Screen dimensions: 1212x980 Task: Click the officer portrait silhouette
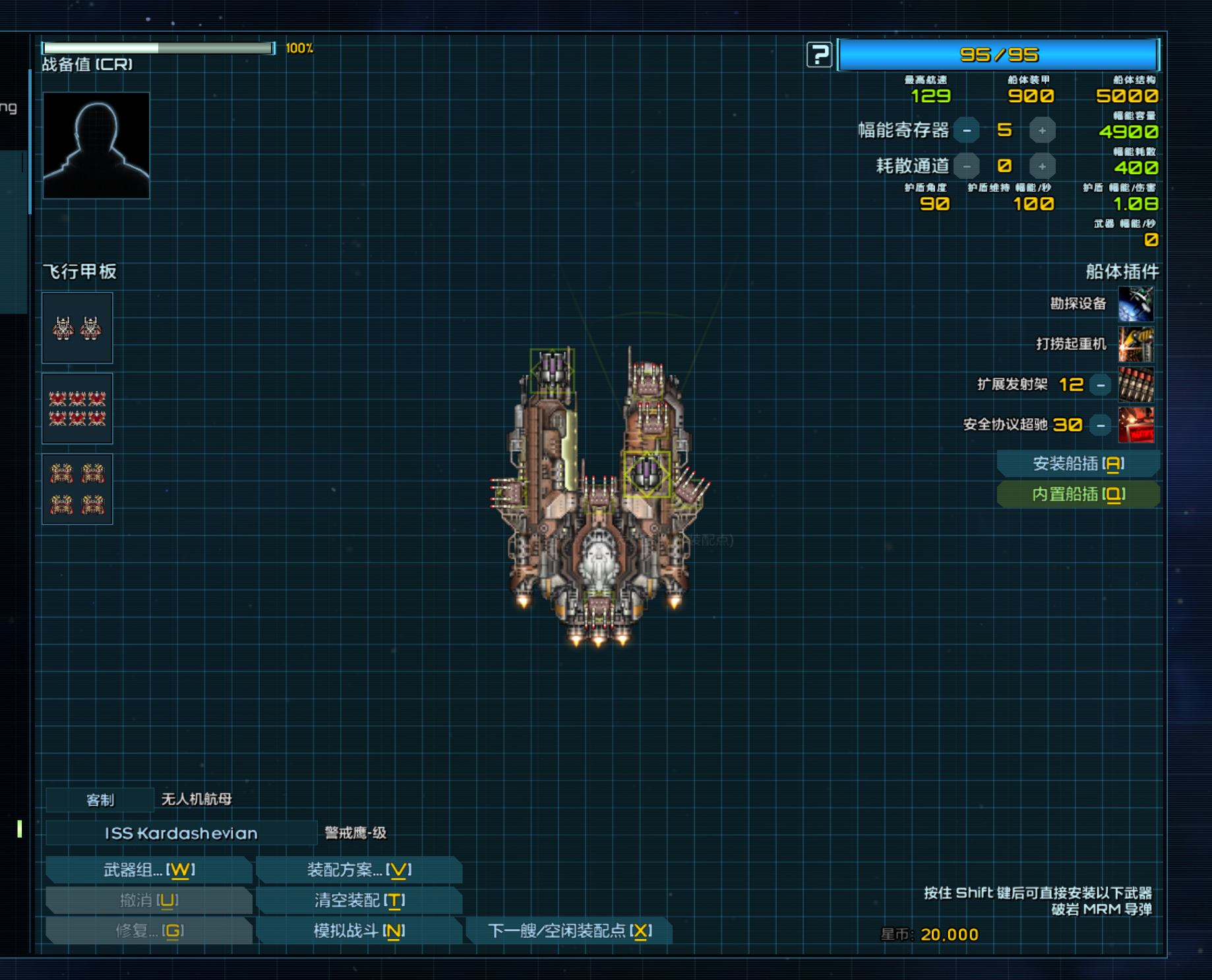click(96, 145)
